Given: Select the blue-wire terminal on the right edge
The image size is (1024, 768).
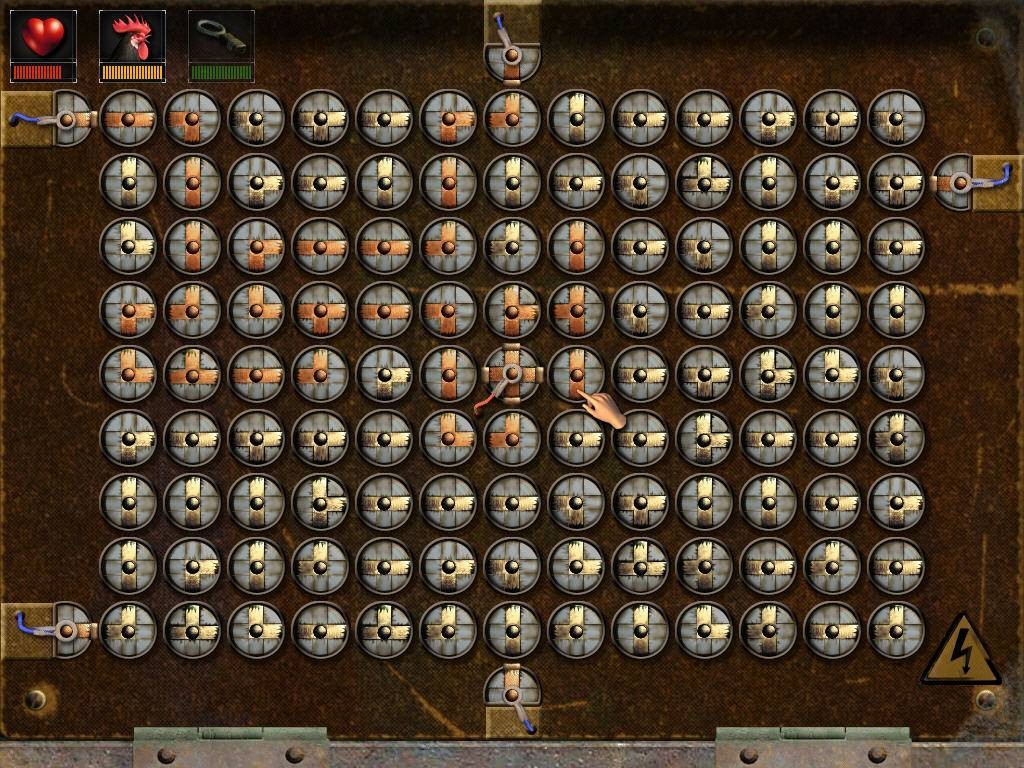Looking at the screenshot, I should pos(961,182).
